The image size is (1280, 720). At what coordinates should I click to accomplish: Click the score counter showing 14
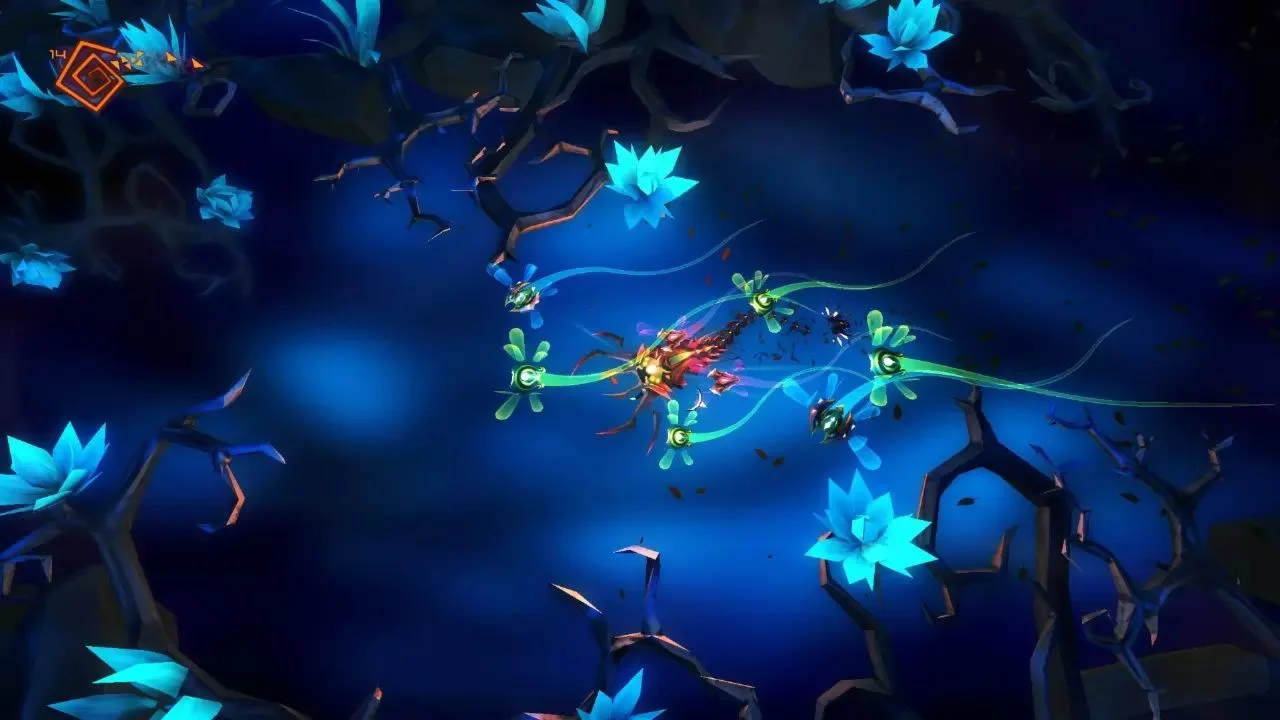pos(57,55)
